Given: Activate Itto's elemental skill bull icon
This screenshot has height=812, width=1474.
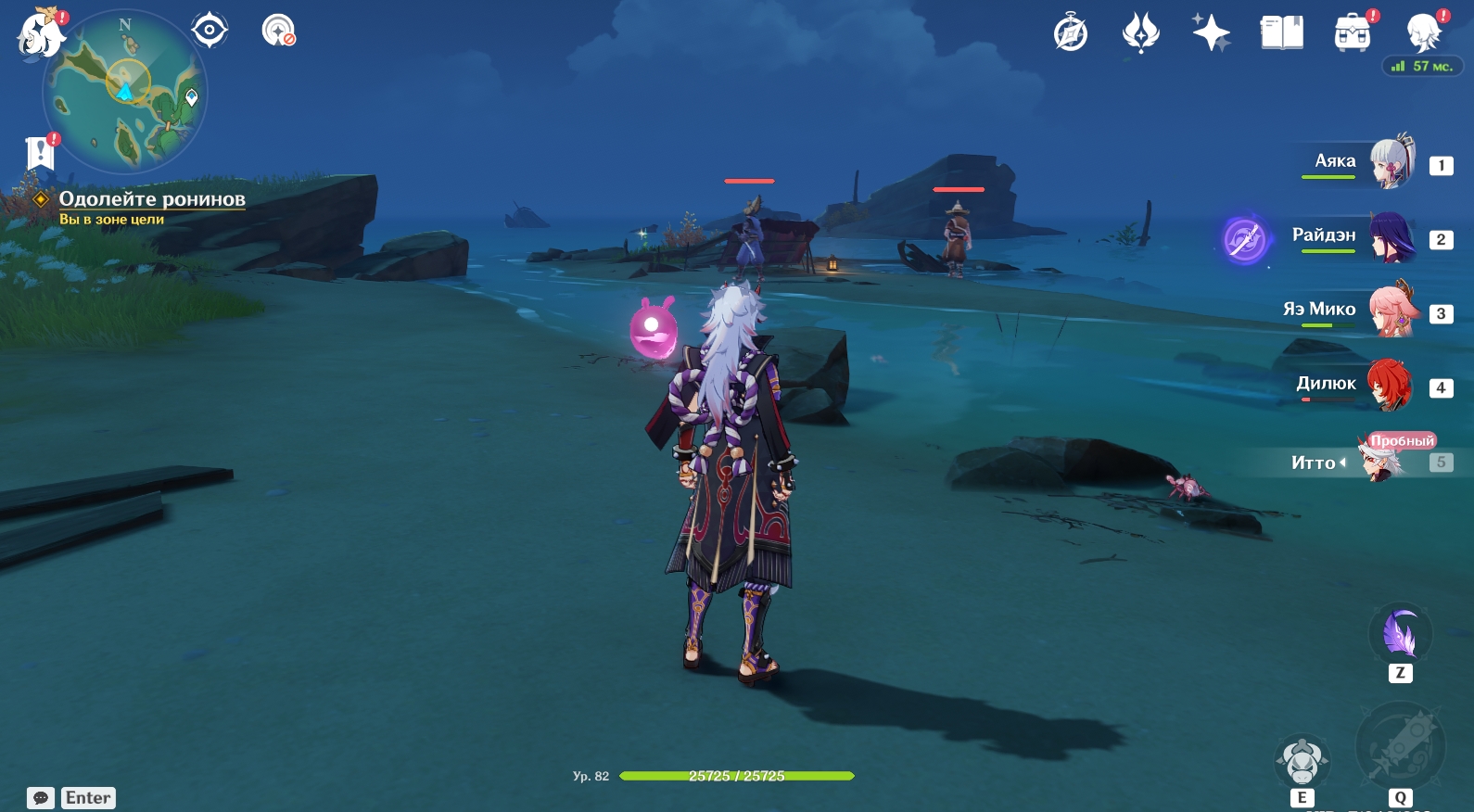Looking at the screenshot, I should (x=1302, y=762).
